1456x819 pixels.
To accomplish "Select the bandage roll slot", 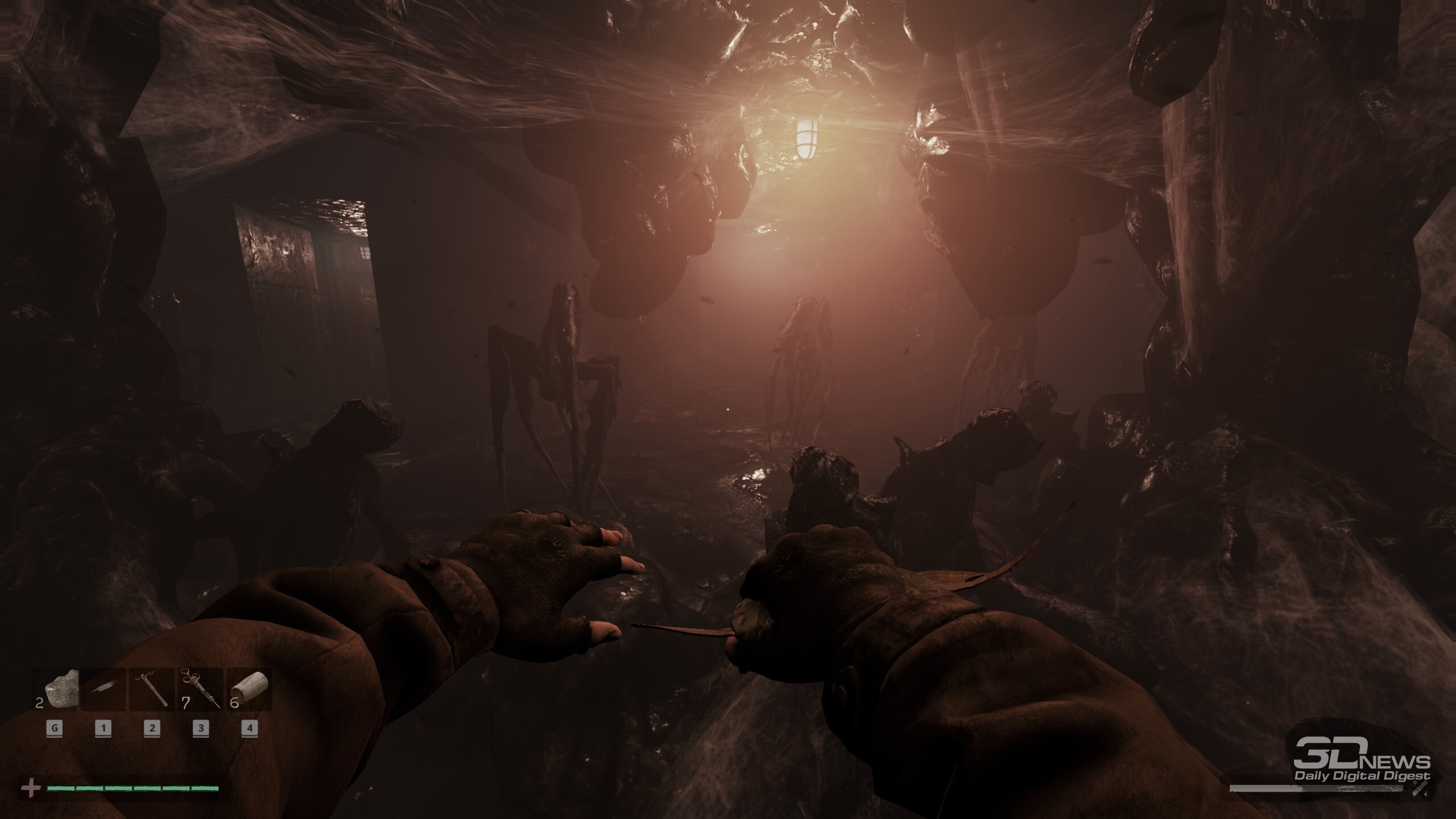I will 249,689.
